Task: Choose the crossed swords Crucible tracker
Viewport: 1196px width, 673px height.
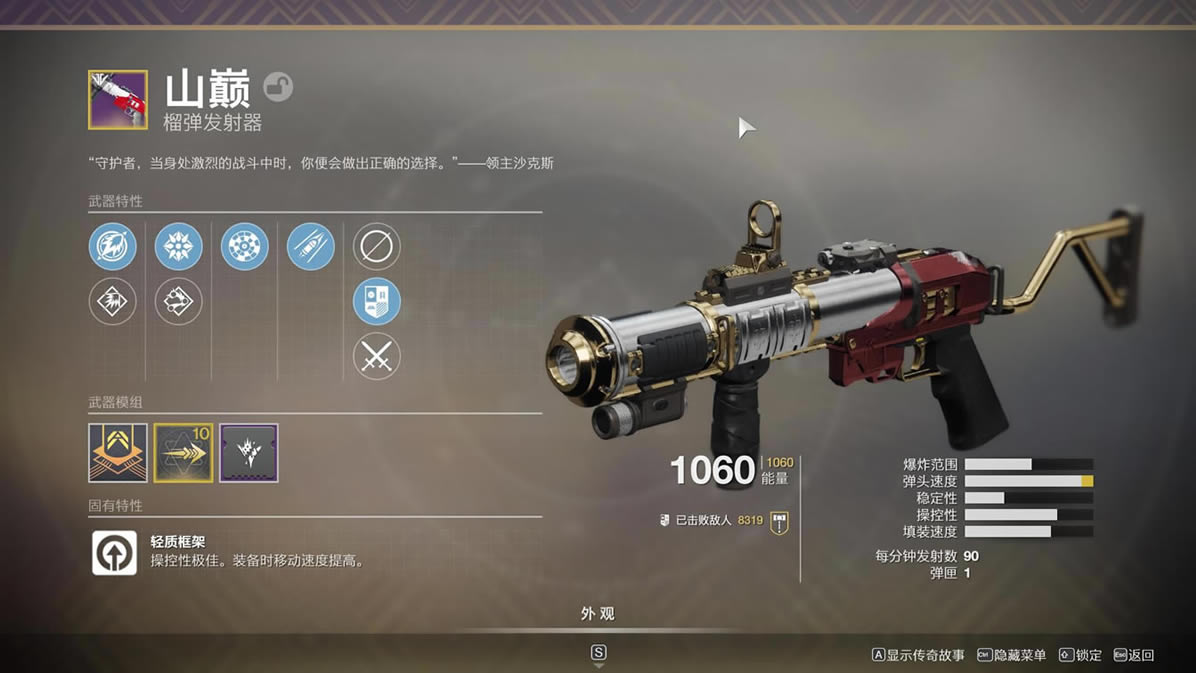Action: (377, 356)
